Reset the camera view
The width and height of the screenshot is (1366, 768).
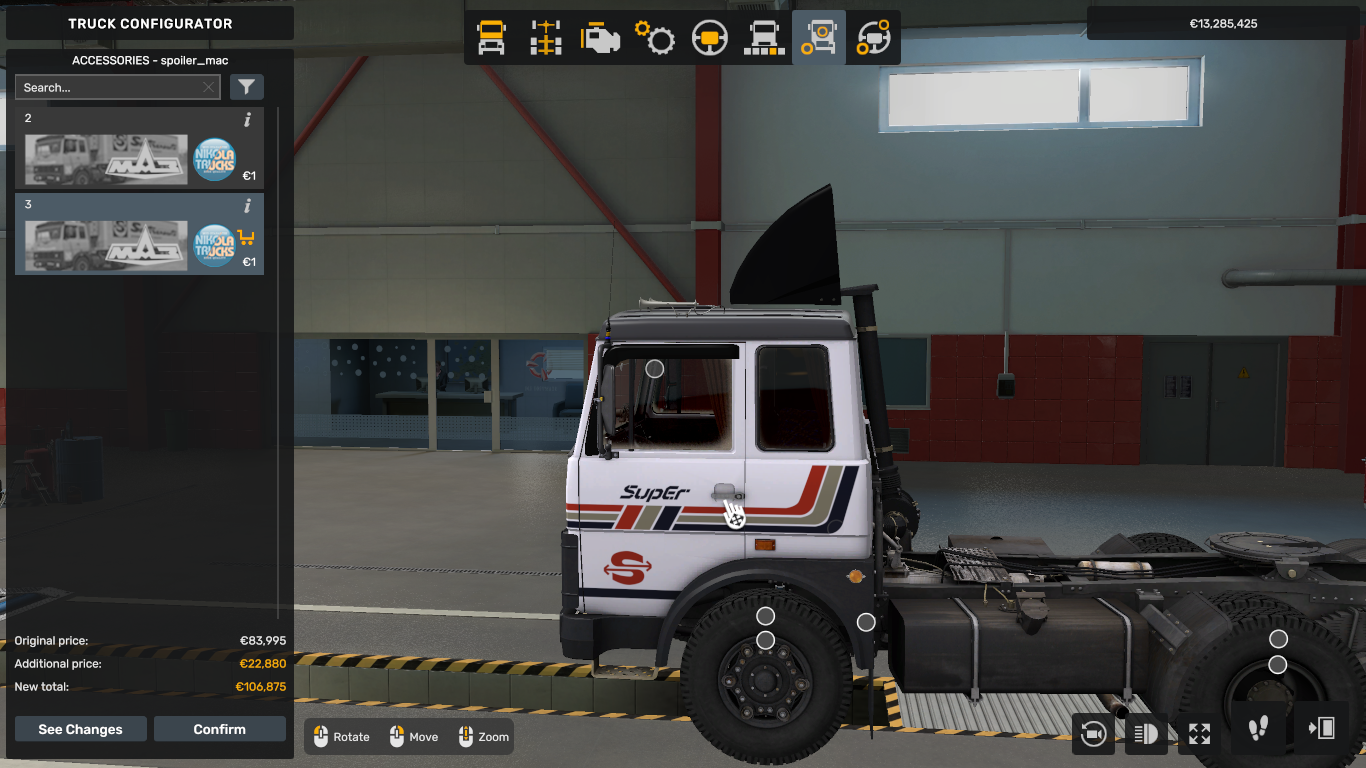(1093, 734)
